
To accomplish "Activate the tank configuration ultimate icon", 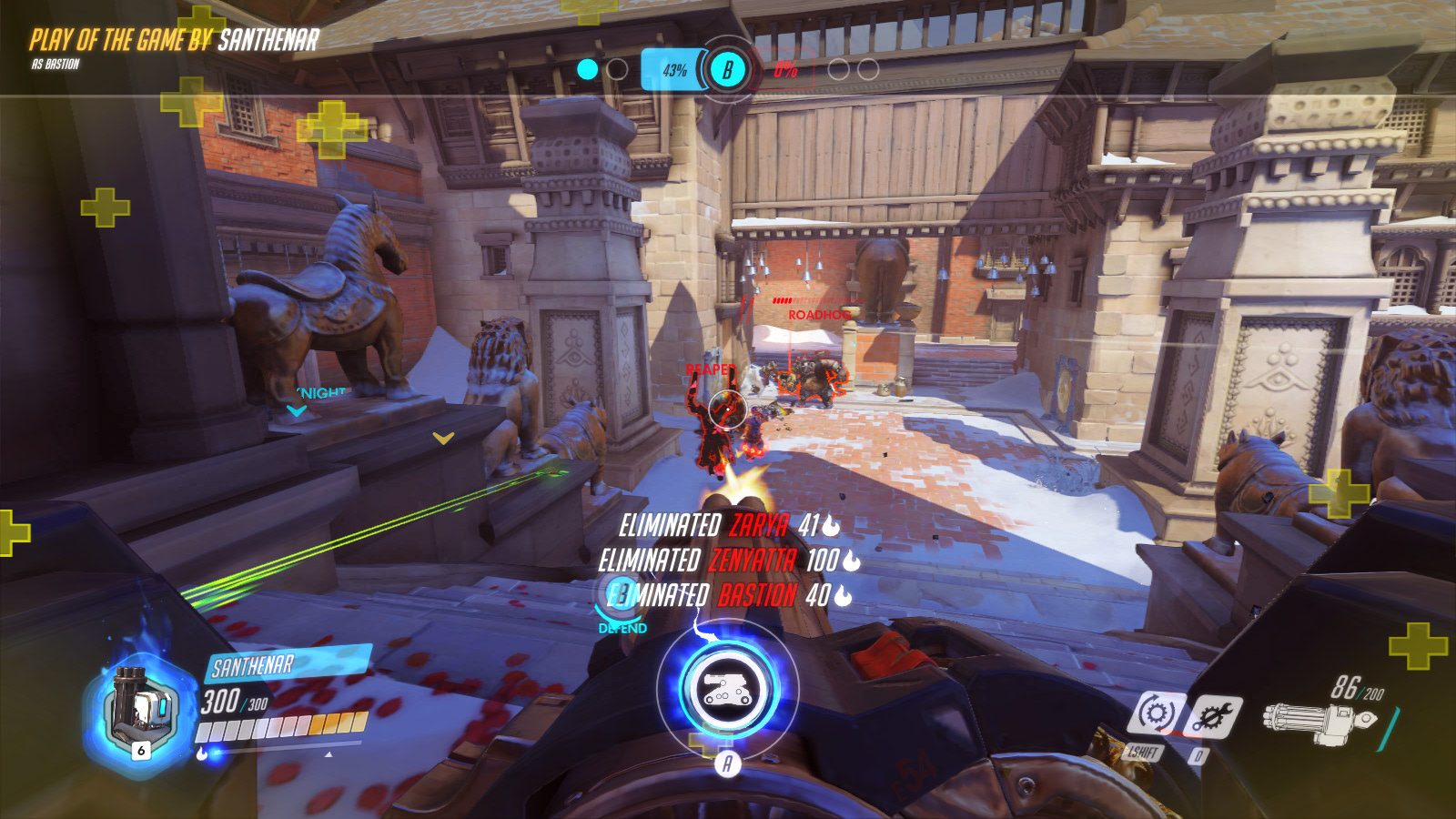I will 728,689.
